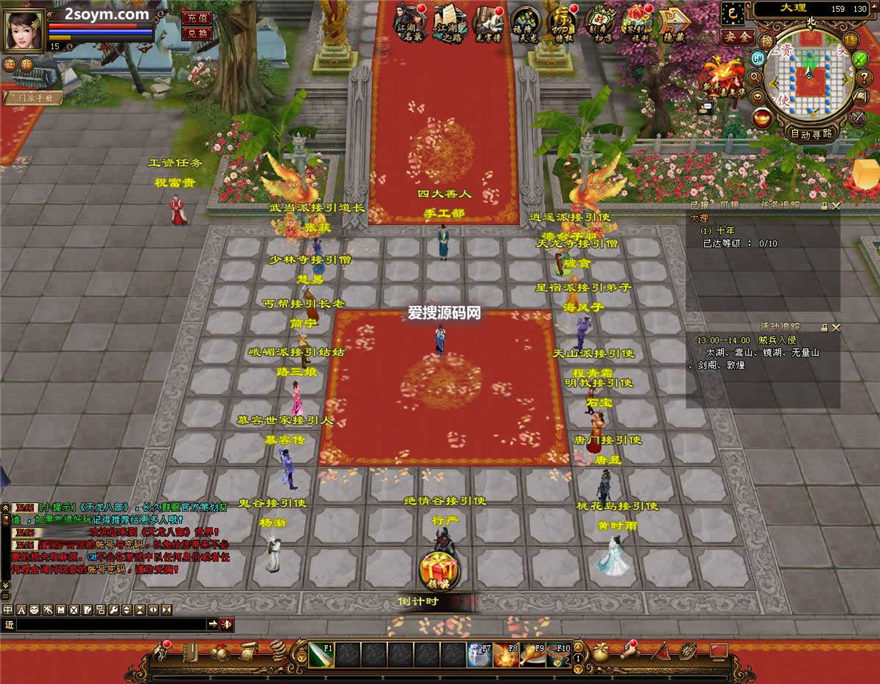Click the chat send arrow button
This screenshot has width=880, height=684.
(213, 624)
